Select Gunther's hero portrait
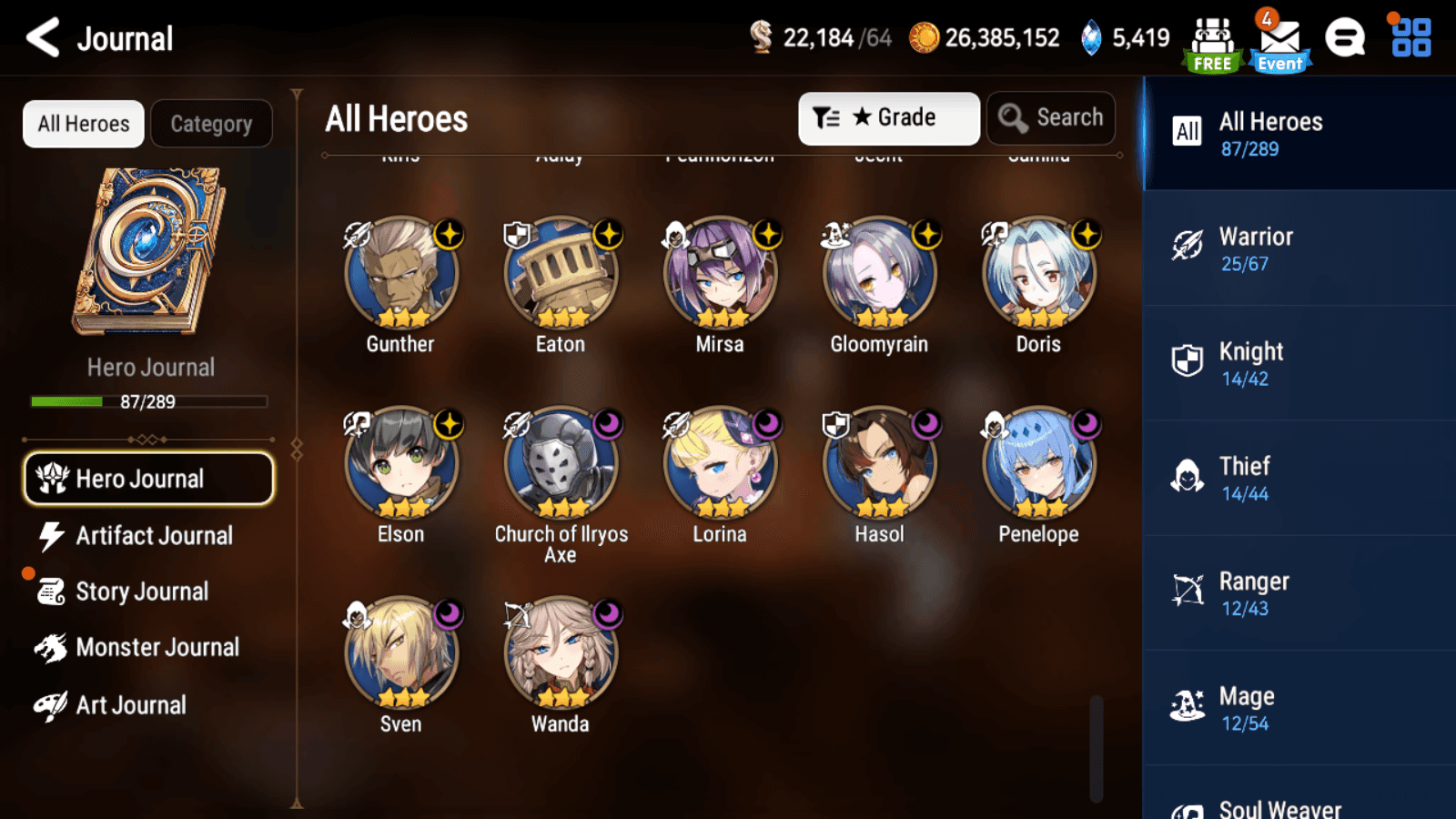This screenshot has width=1456, height=819. [400, 273]
